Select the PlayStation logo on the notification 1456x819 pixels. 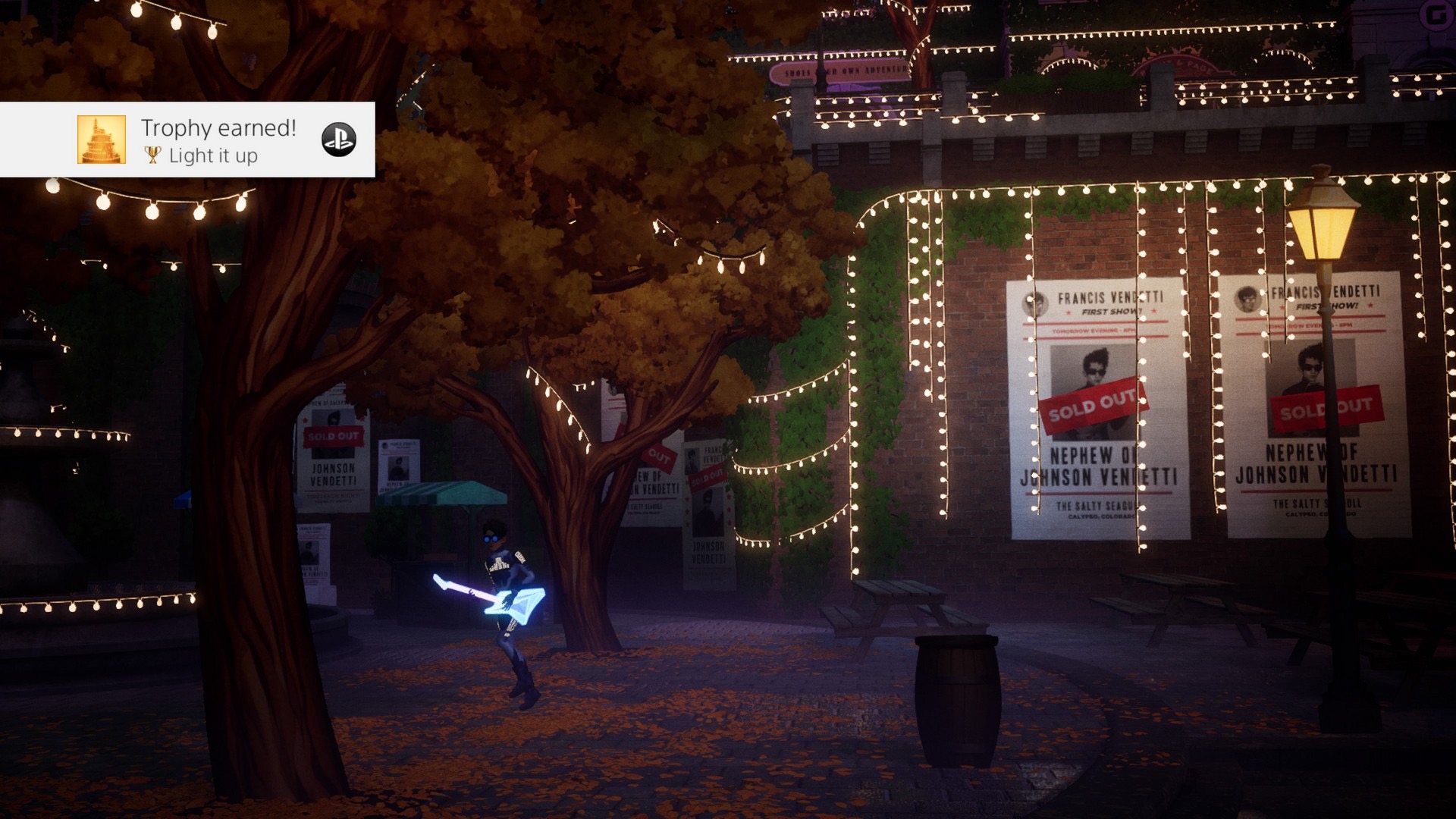coord(338,140)
